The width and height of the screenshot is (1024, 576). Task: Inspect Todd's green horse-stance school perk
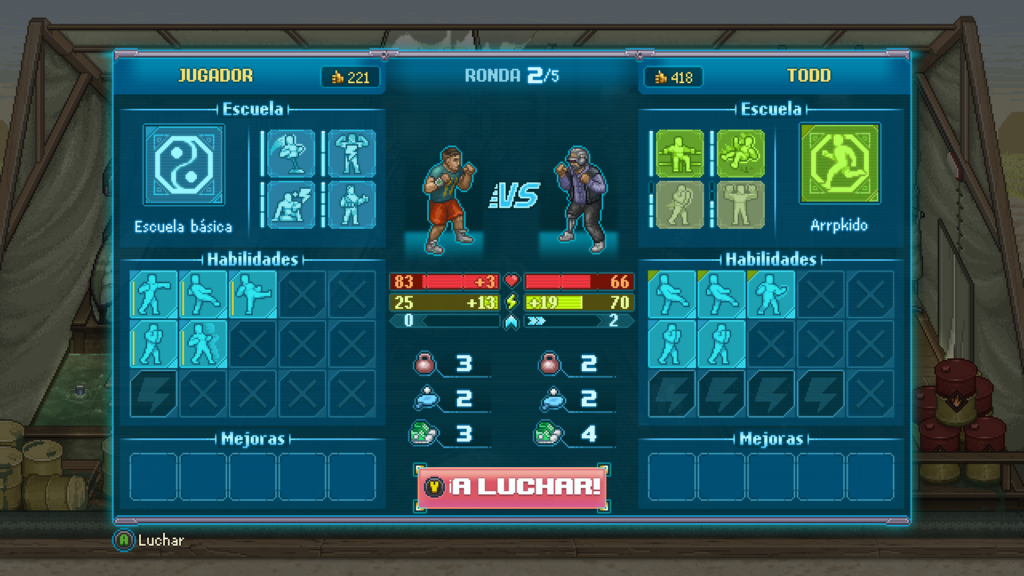(680, 153)
